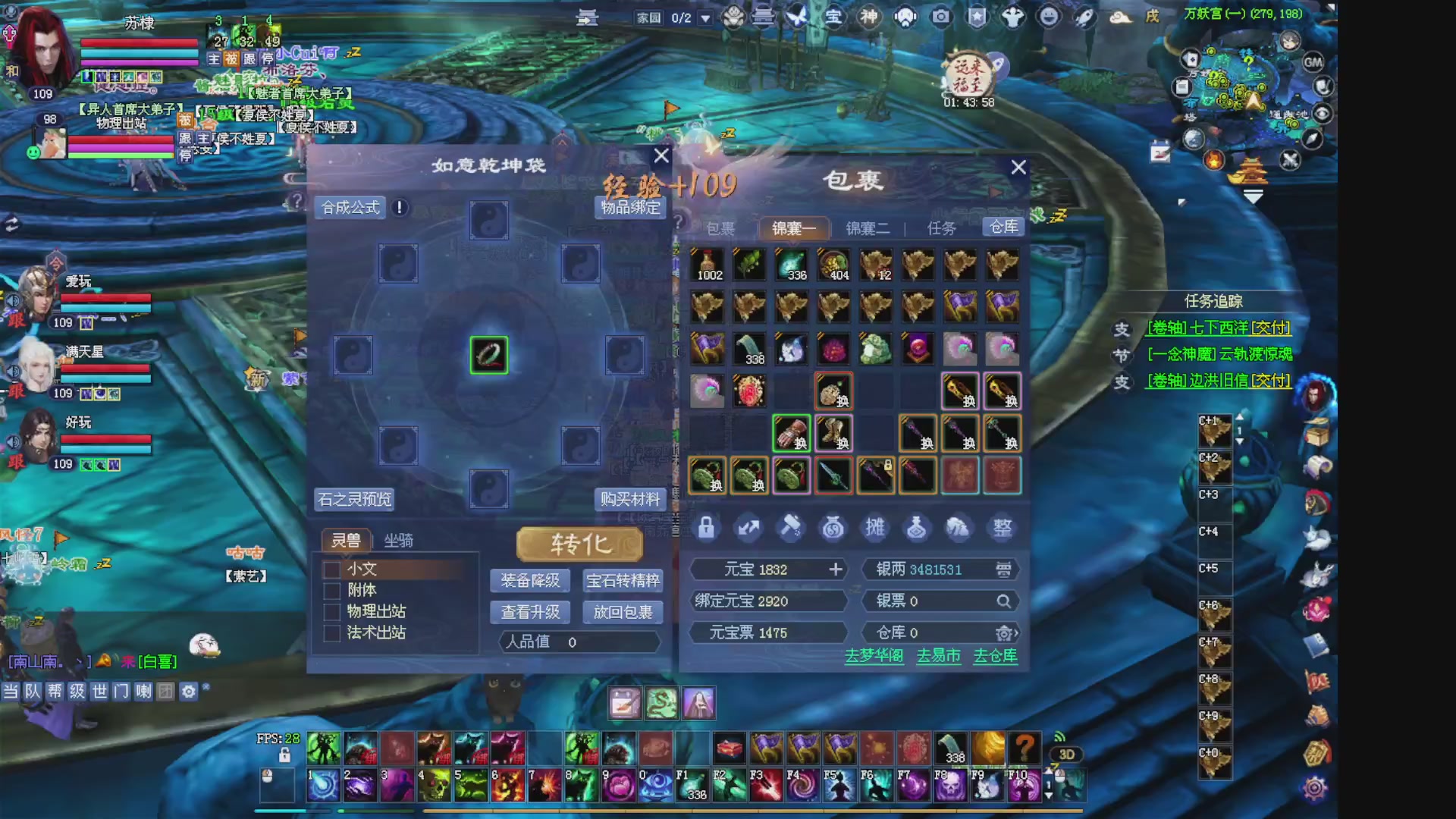1456x819 pixels.
Task: Open the camera screenshot icon on top bar
Action: point(940,17)
